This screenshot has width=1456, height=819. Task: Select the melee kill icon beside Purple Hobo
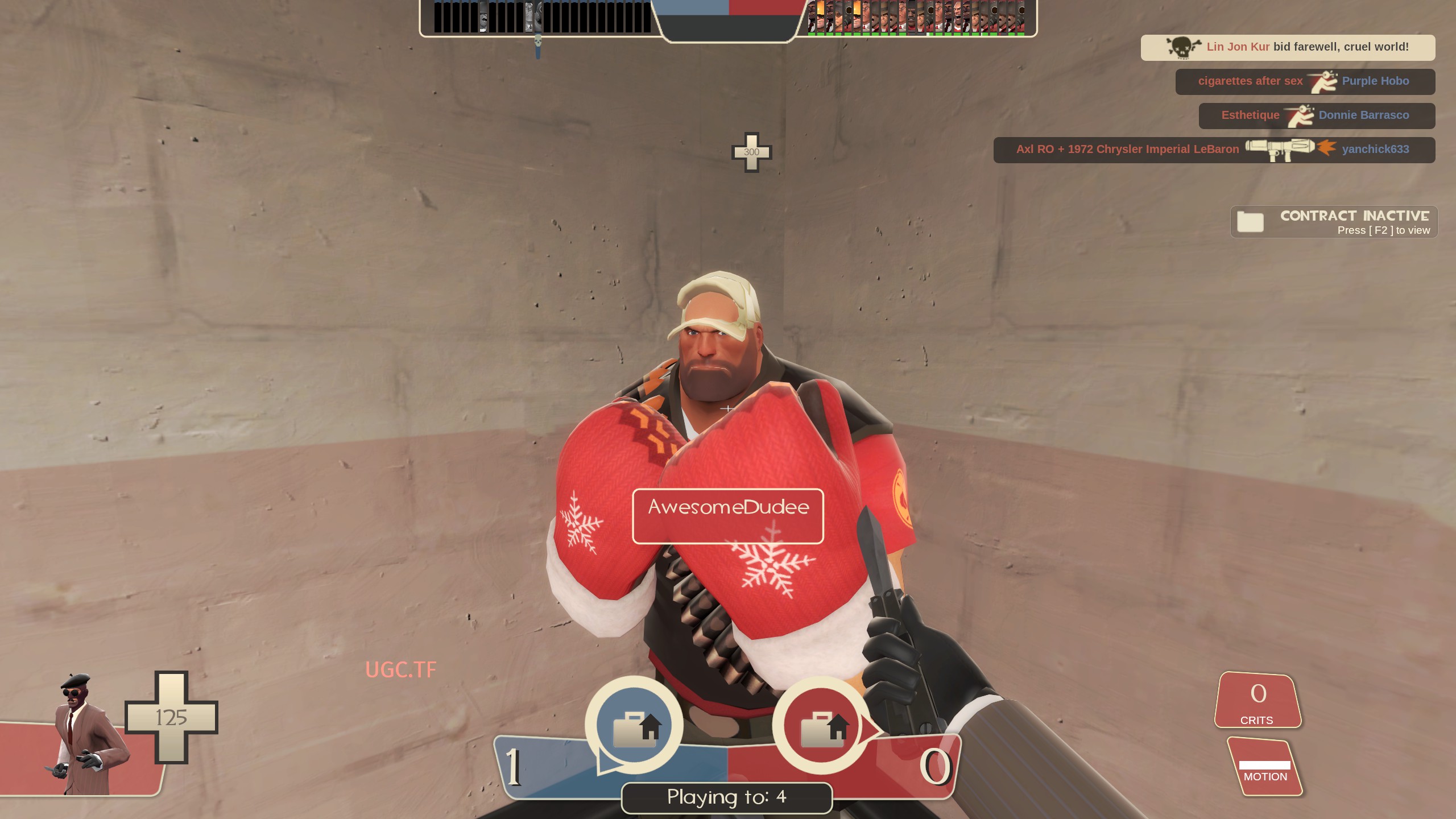[x=1325, y=81]
